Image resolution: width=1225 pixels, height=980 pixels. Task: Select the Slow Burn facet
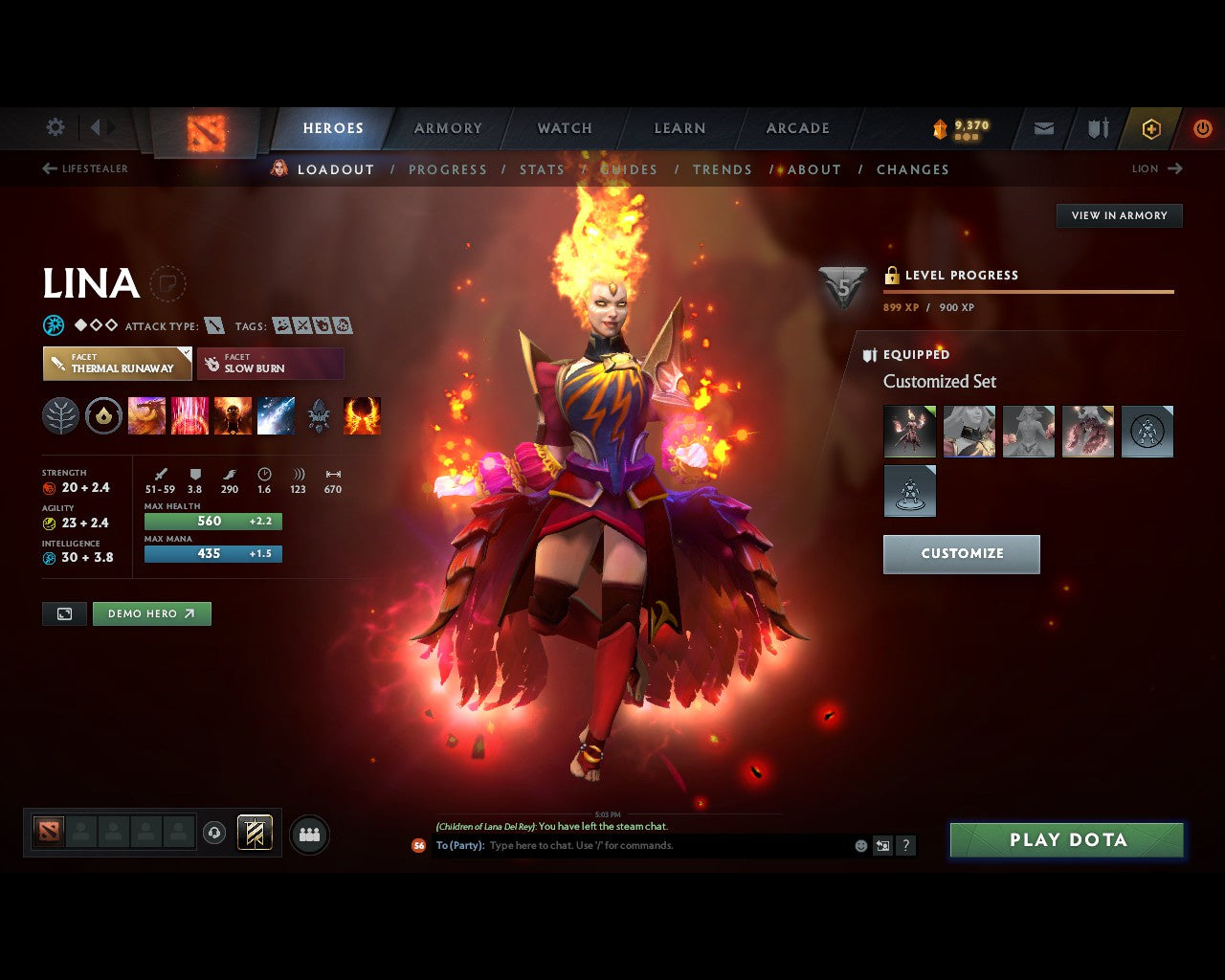pos(270,364)
